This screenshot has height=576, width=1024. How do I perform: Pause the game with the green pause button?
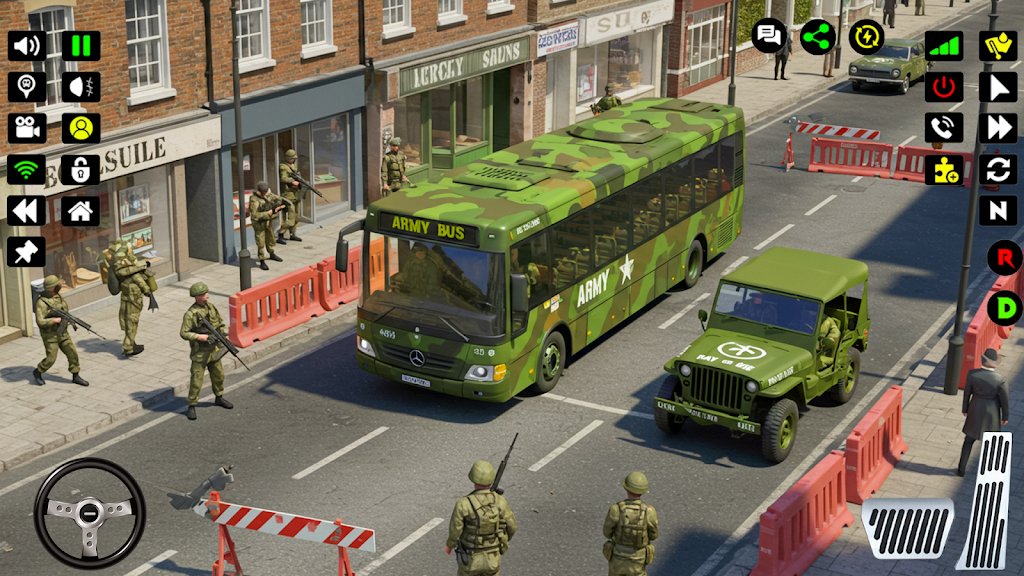click(x=81, y=46)
